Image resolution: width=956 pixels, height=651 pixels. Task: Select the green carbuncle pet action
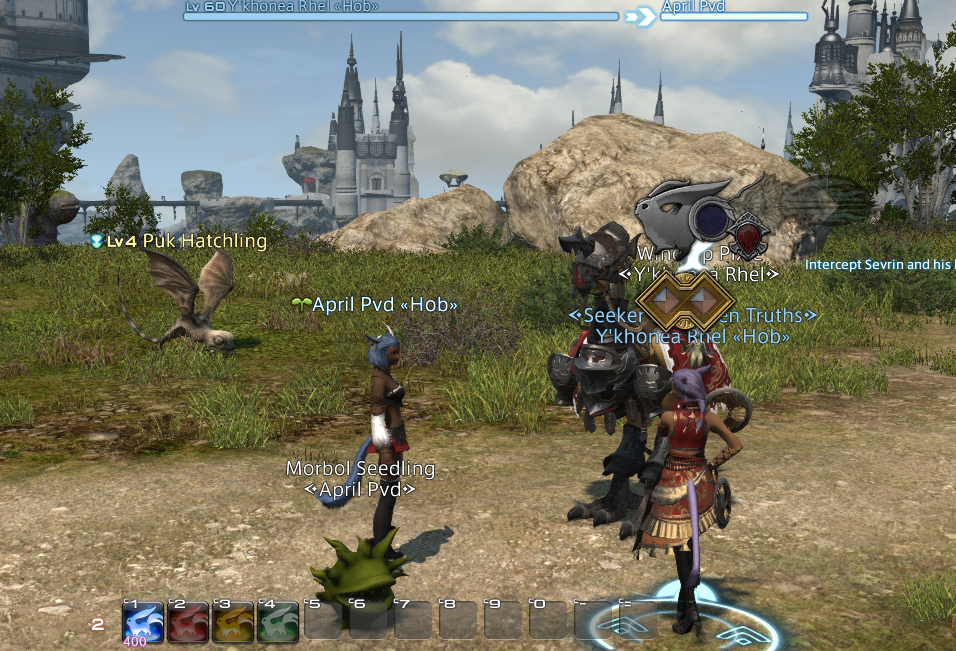[278, 621]
